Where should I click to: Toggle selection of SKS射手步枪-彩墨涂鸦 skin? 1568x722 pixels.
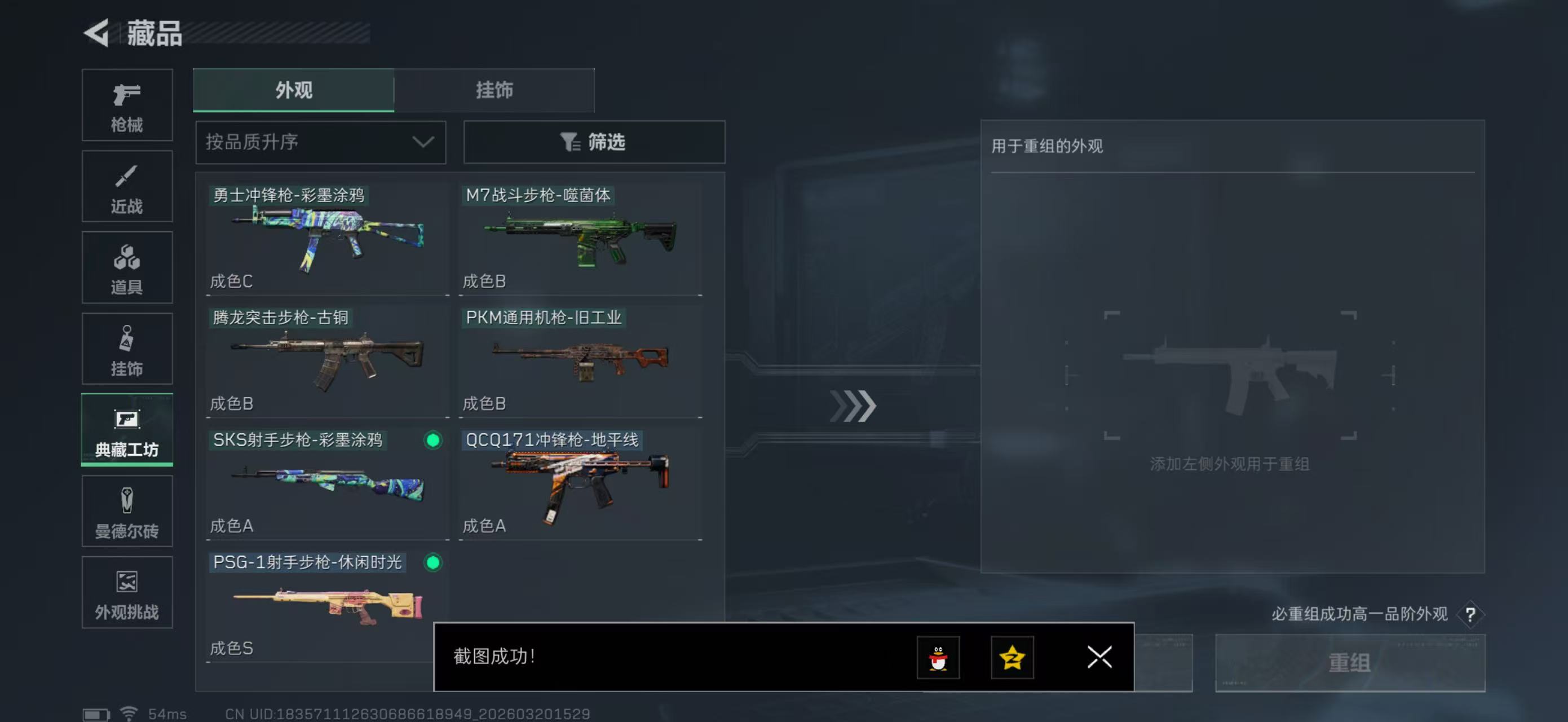tap(432, 441)
